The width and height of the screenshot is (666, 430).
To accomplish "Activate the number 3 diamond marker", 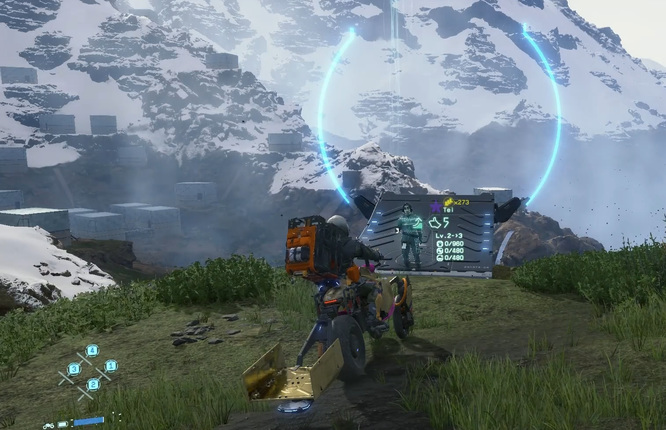I will tap(74, 369).
